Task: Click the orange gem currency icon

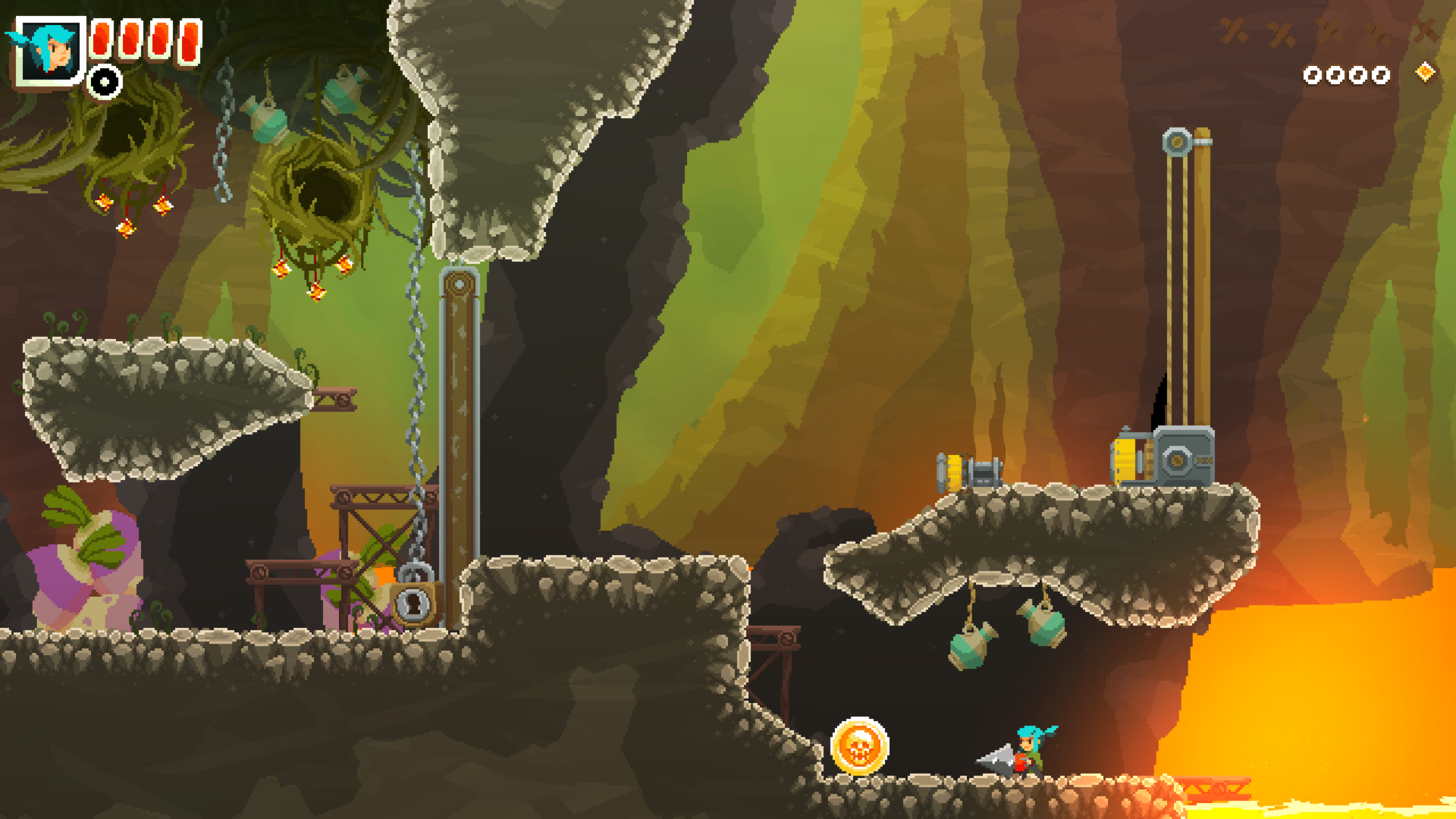Action: coord(1425,72)
